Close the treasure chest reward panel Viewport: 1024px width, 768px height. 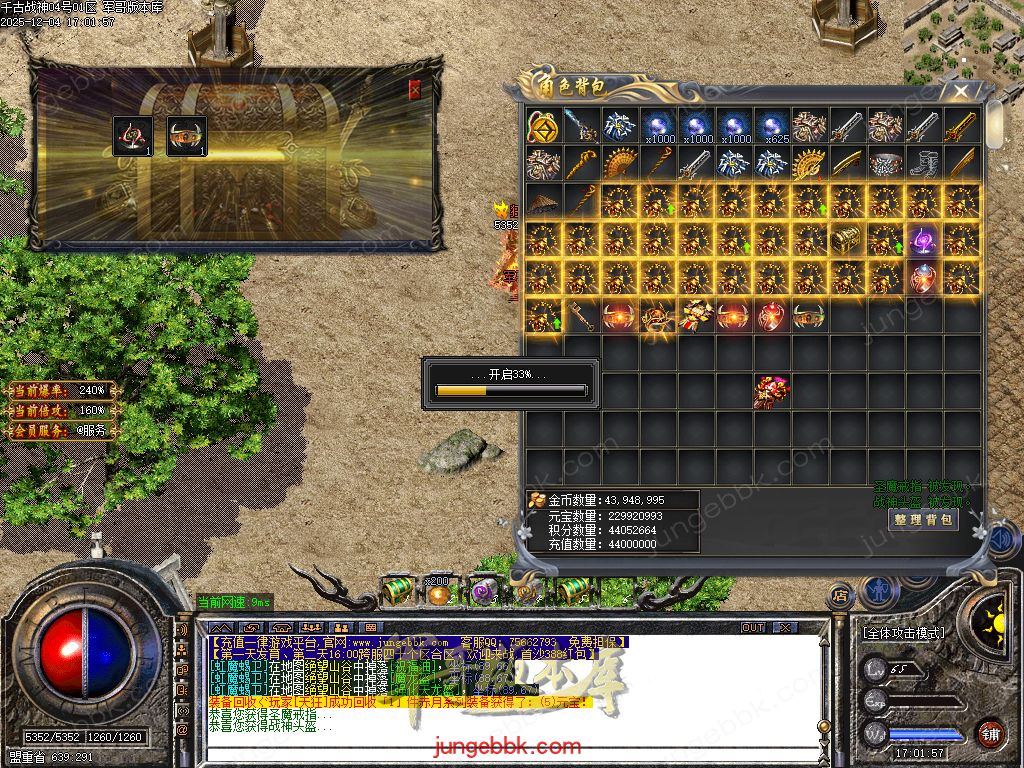click(x=415, y=90)
